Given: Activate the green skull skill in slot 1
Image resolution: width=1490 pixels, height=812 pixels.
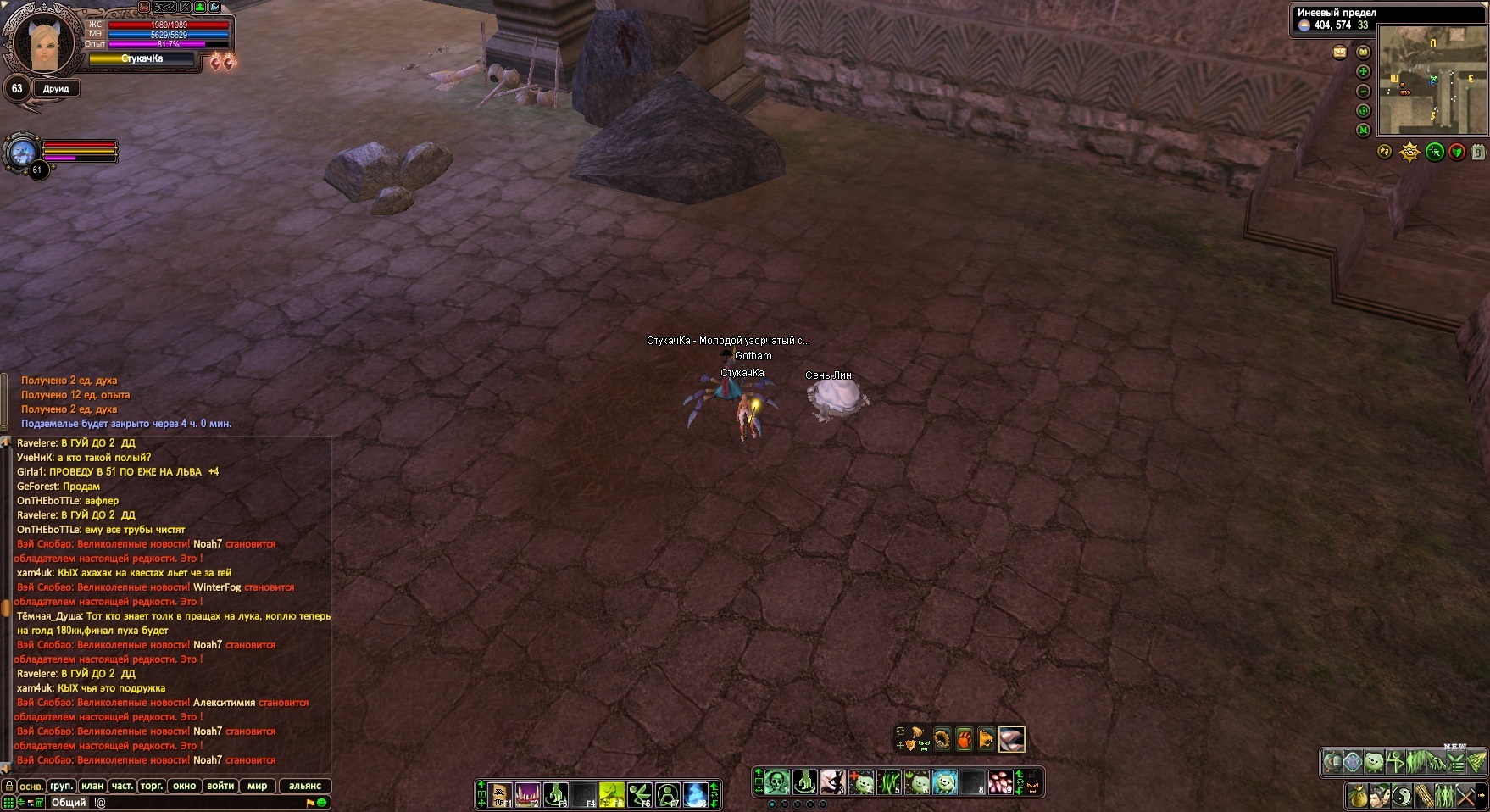Looking at the screenshot, I should pos(777,781).
